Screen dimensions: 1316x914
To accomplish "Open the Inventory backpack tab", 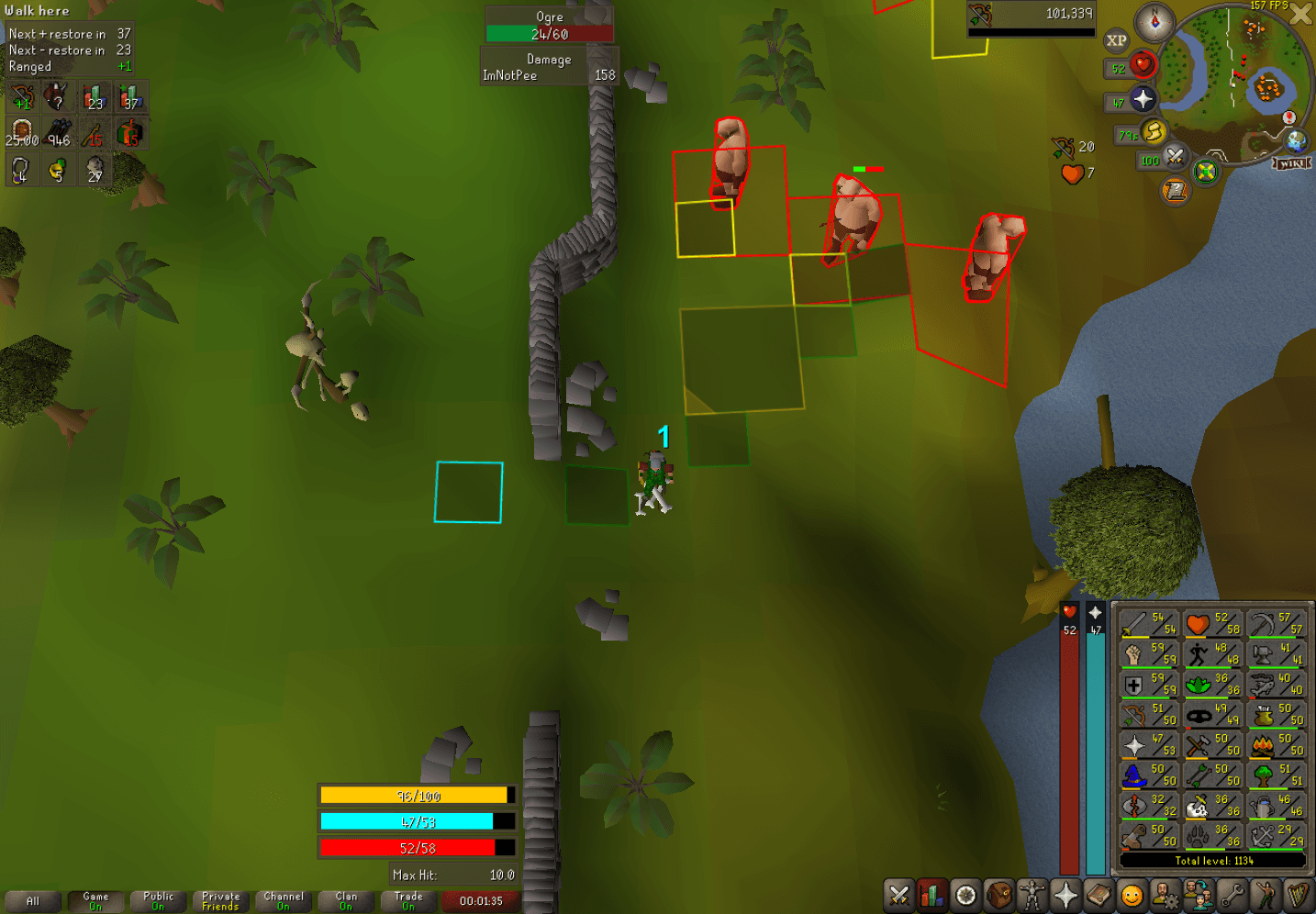I will point(998,893).
